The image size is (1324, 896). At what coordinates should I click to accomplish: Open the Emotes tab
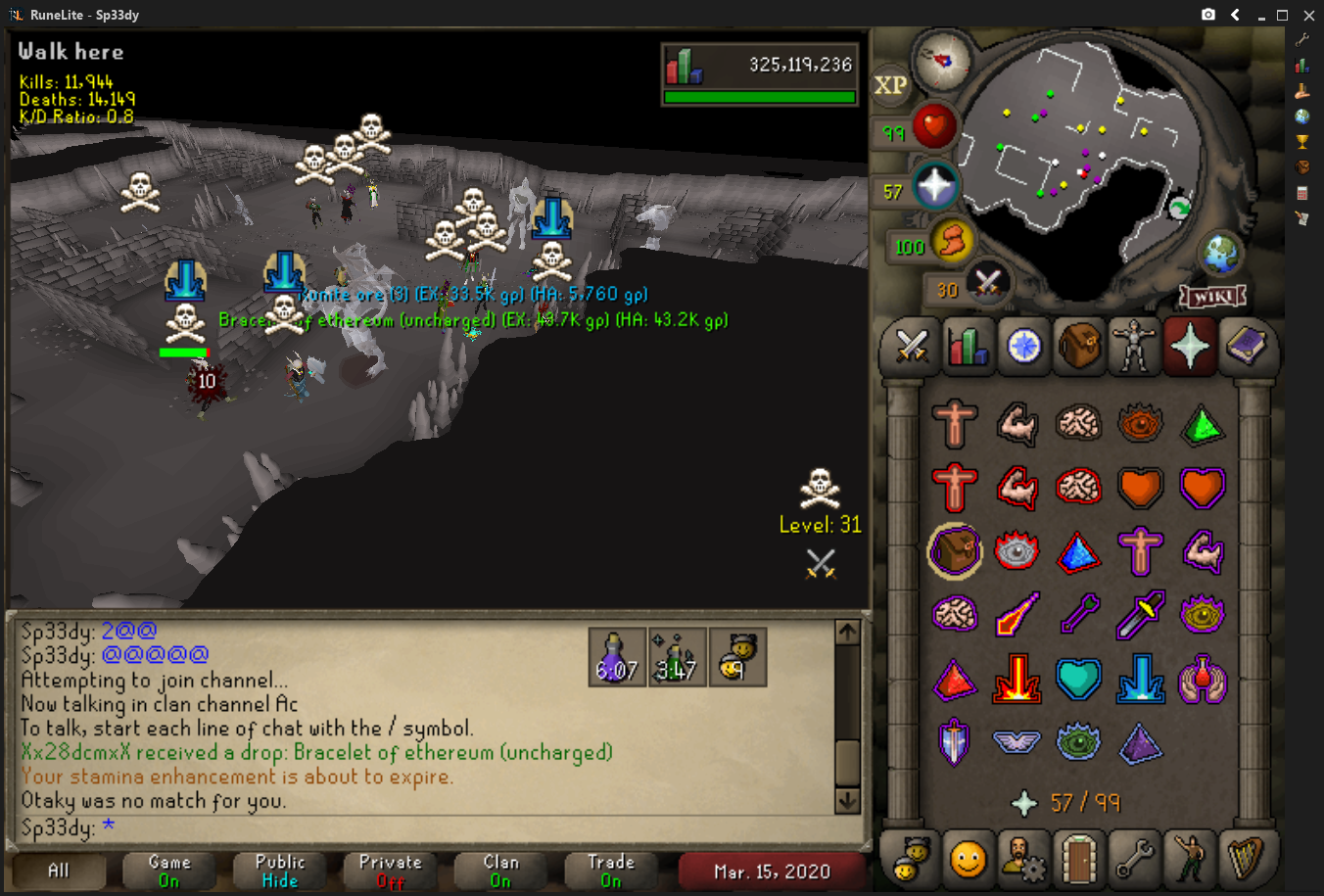[x=1189, y=859]
